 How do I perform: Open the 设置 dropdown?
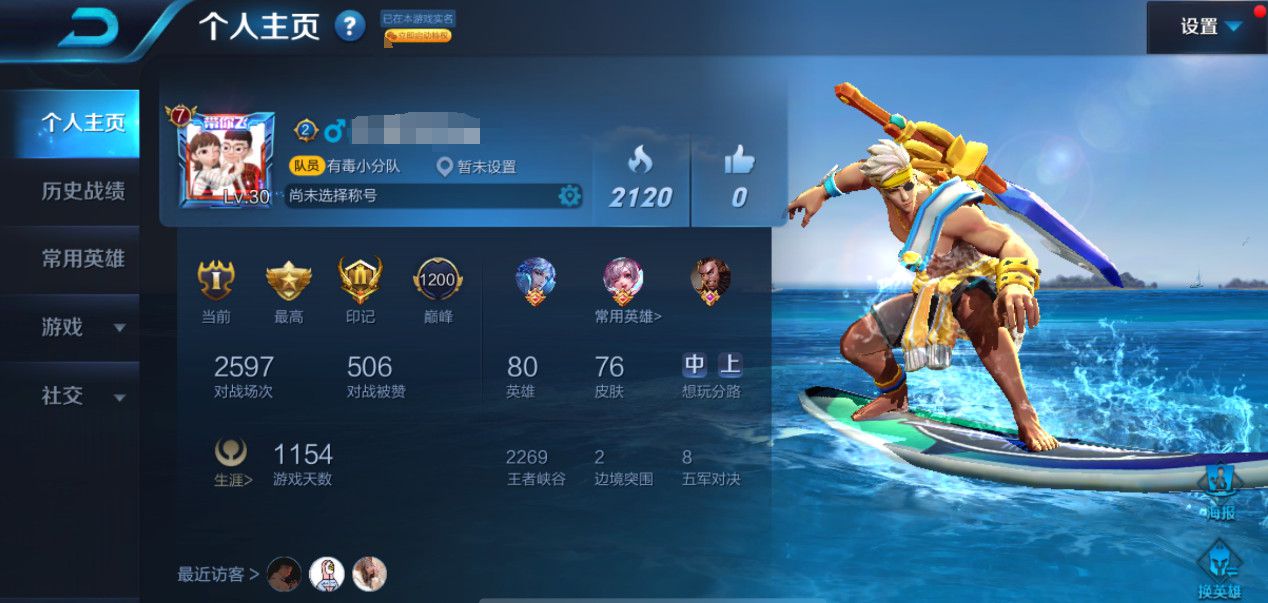click(1210, 27)
